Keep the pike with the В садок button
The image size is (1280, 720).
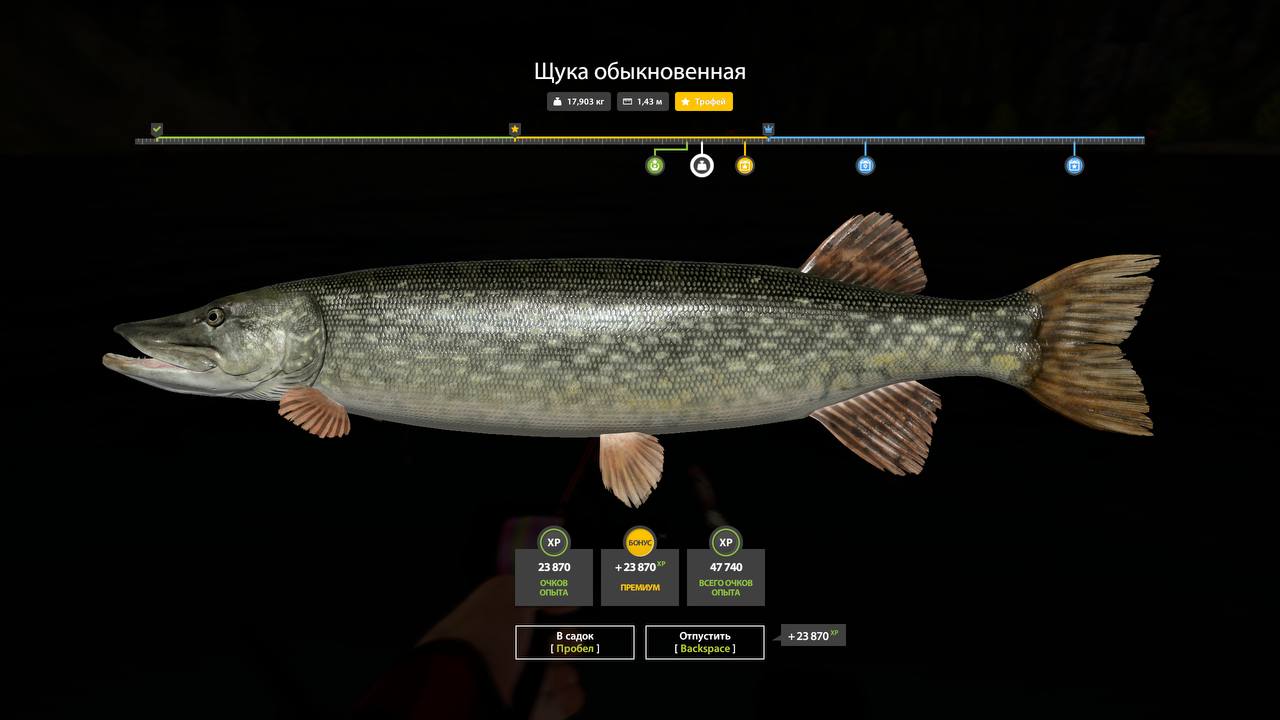[x=575, y=642]
